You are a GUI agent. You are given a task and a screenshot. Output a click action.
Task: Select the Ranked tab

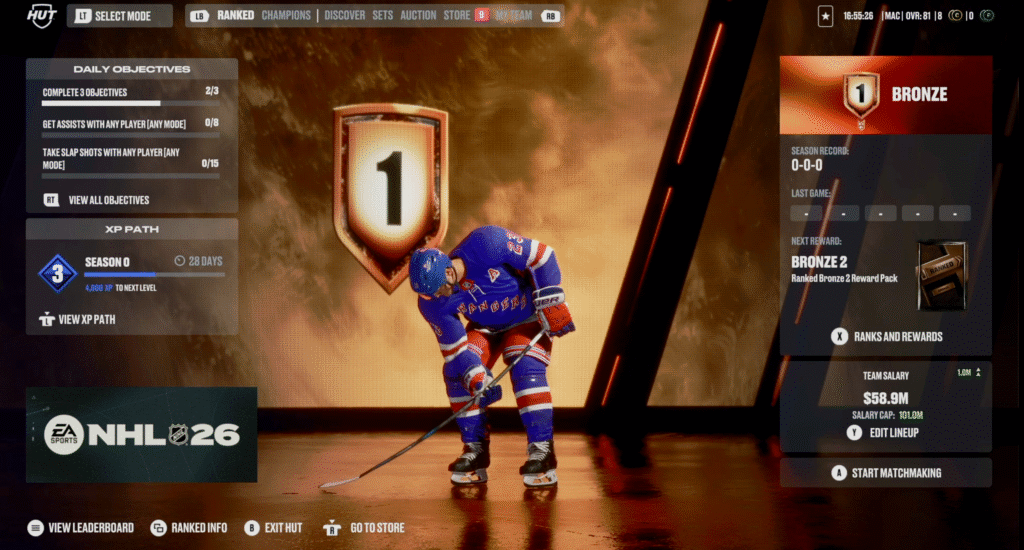pos(236,15)
